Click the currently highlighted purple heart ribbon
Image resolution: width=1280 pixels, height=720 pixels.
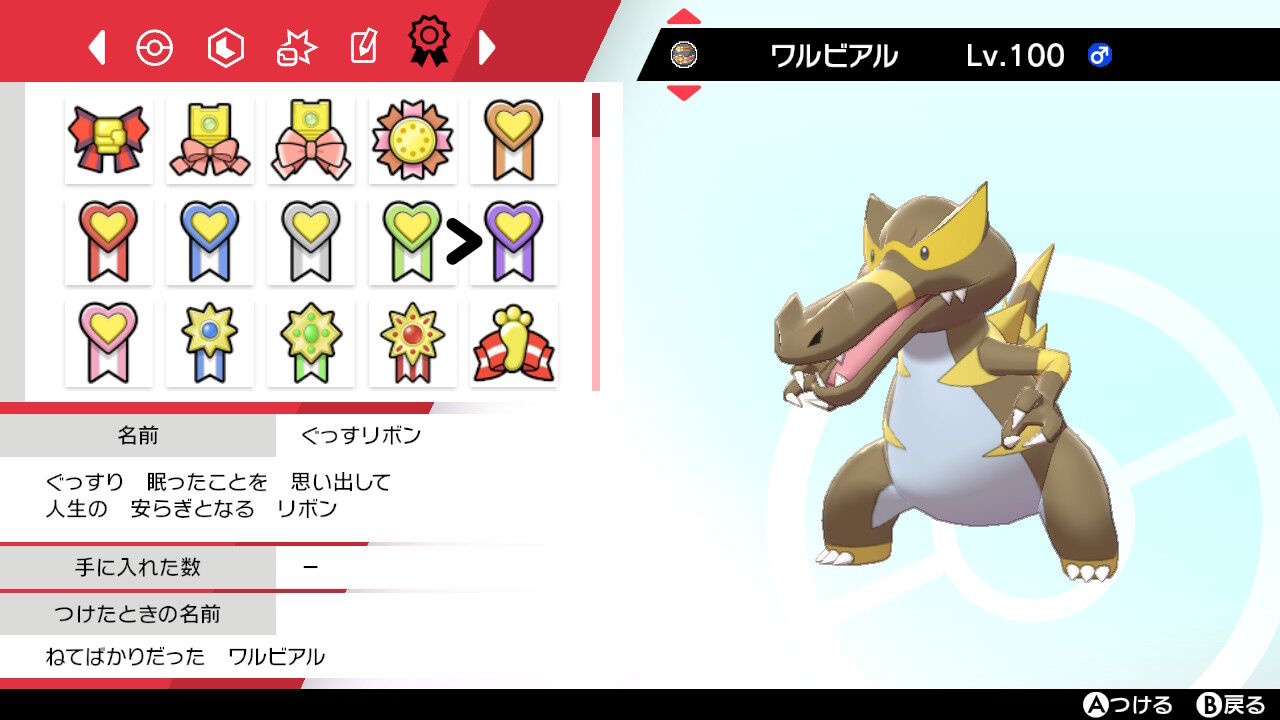click(x=513, y=241)
